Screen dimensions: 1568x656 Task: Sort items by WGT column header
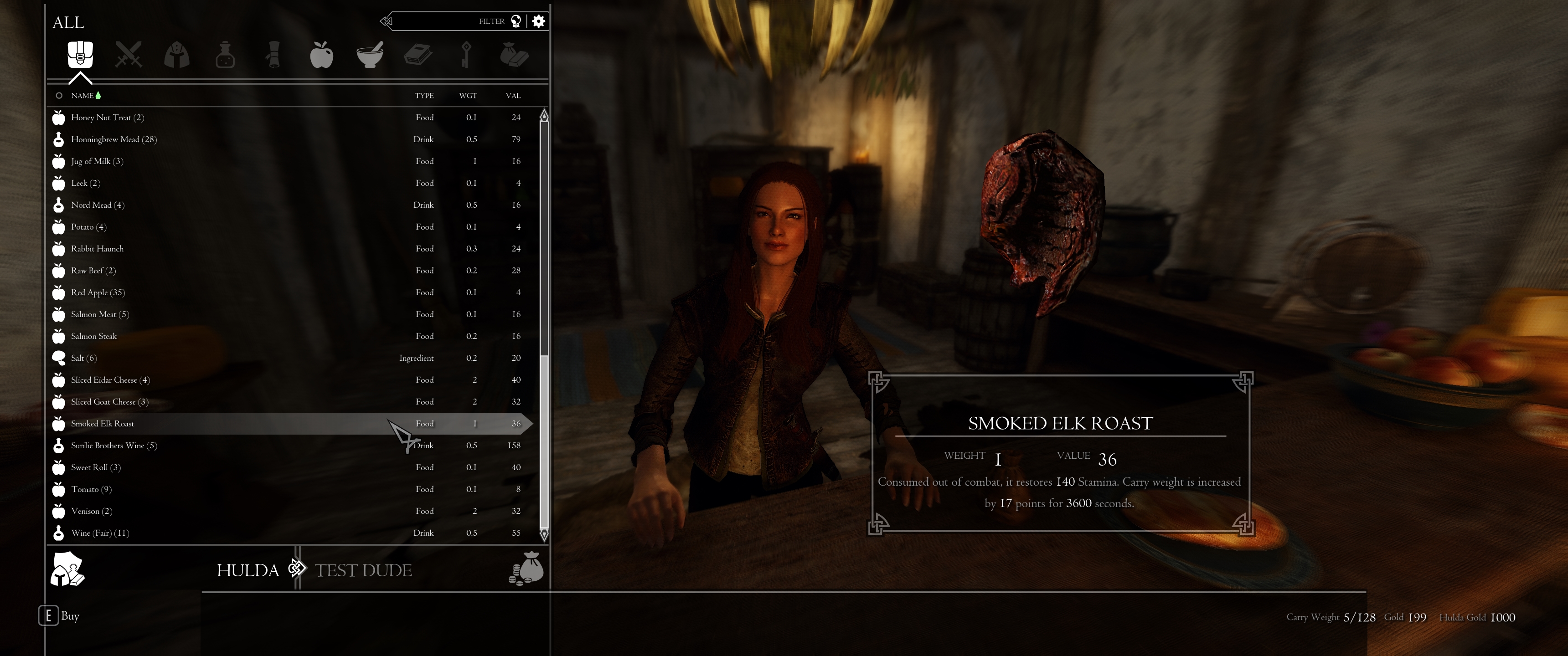(x=468, y=96)
